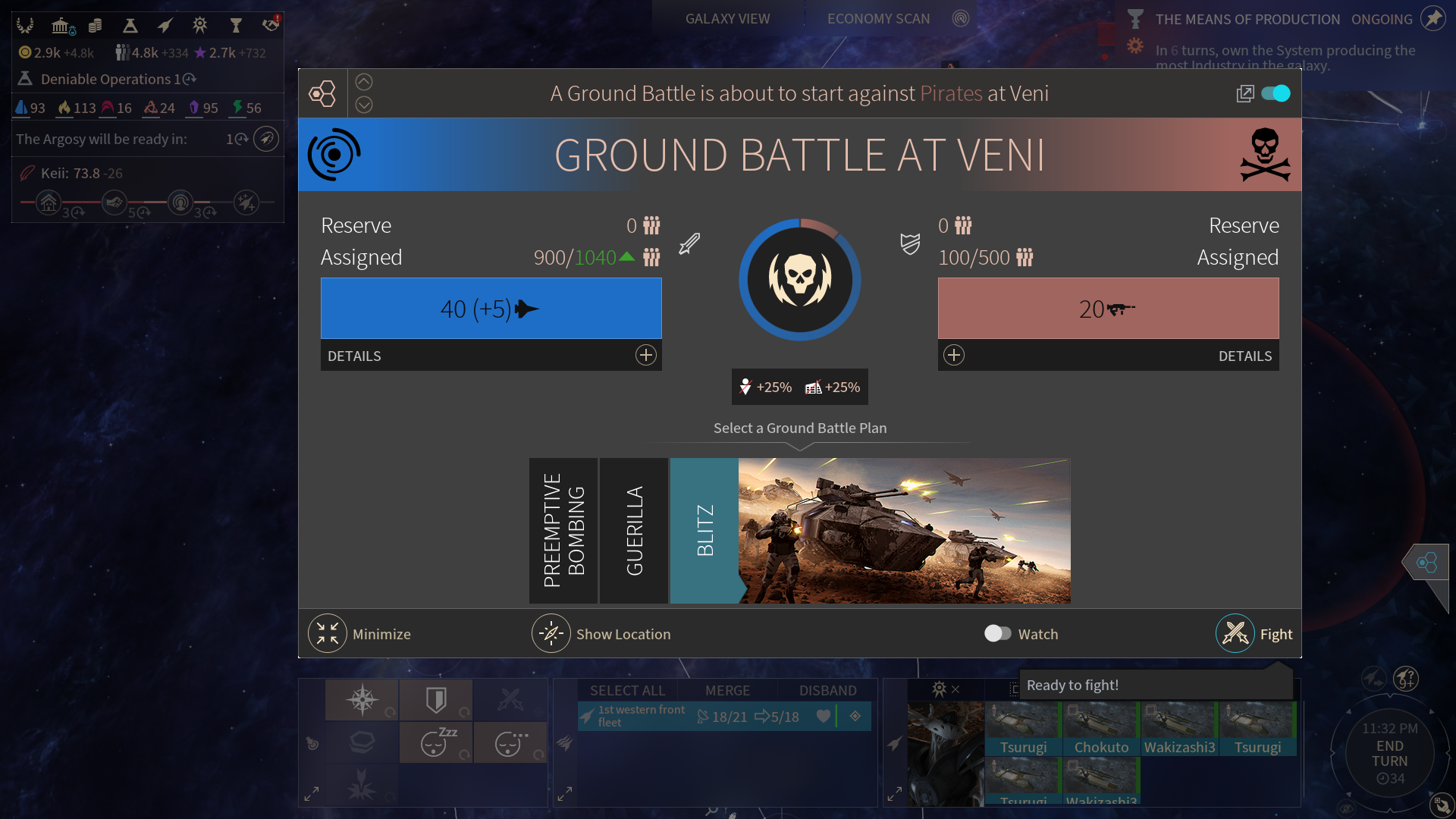
Task: Select the 1st western front fleet row
Action: [682, 717]
